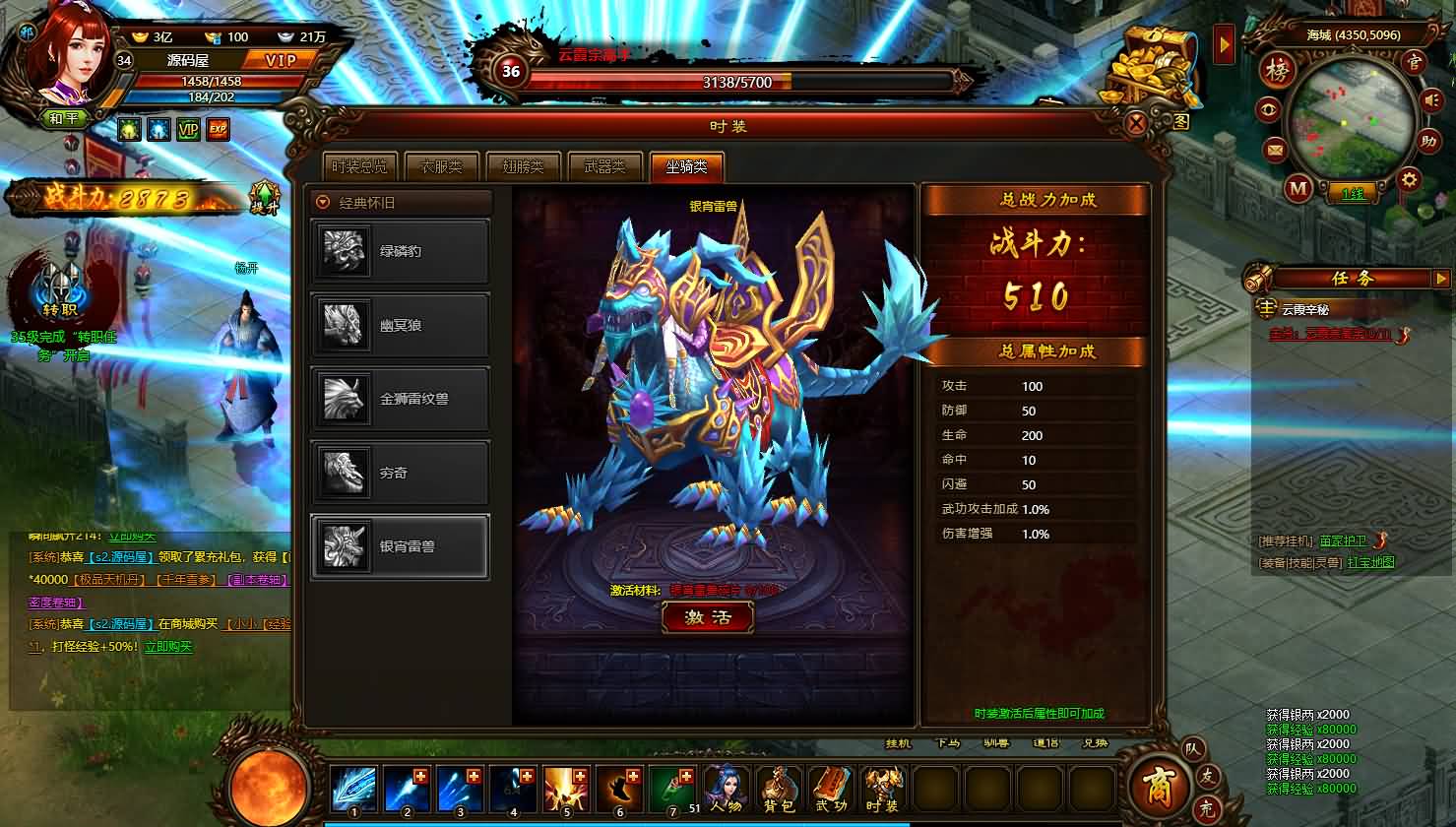The width and height of the screenshot is (1456, 827).
Task: Mute game sound with the speaker icon
Action: coord(1430,99)
